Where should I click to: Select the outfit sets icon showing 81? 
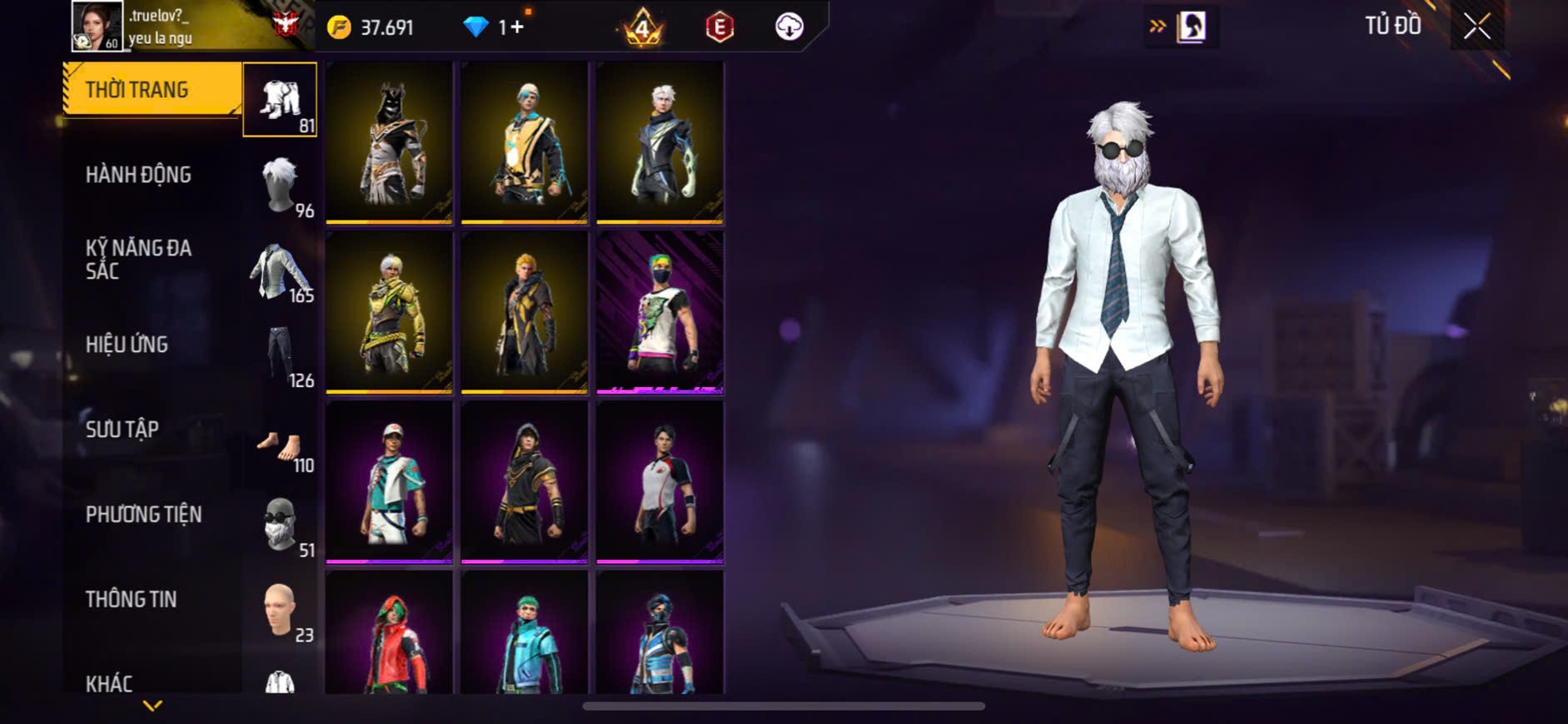280,100
